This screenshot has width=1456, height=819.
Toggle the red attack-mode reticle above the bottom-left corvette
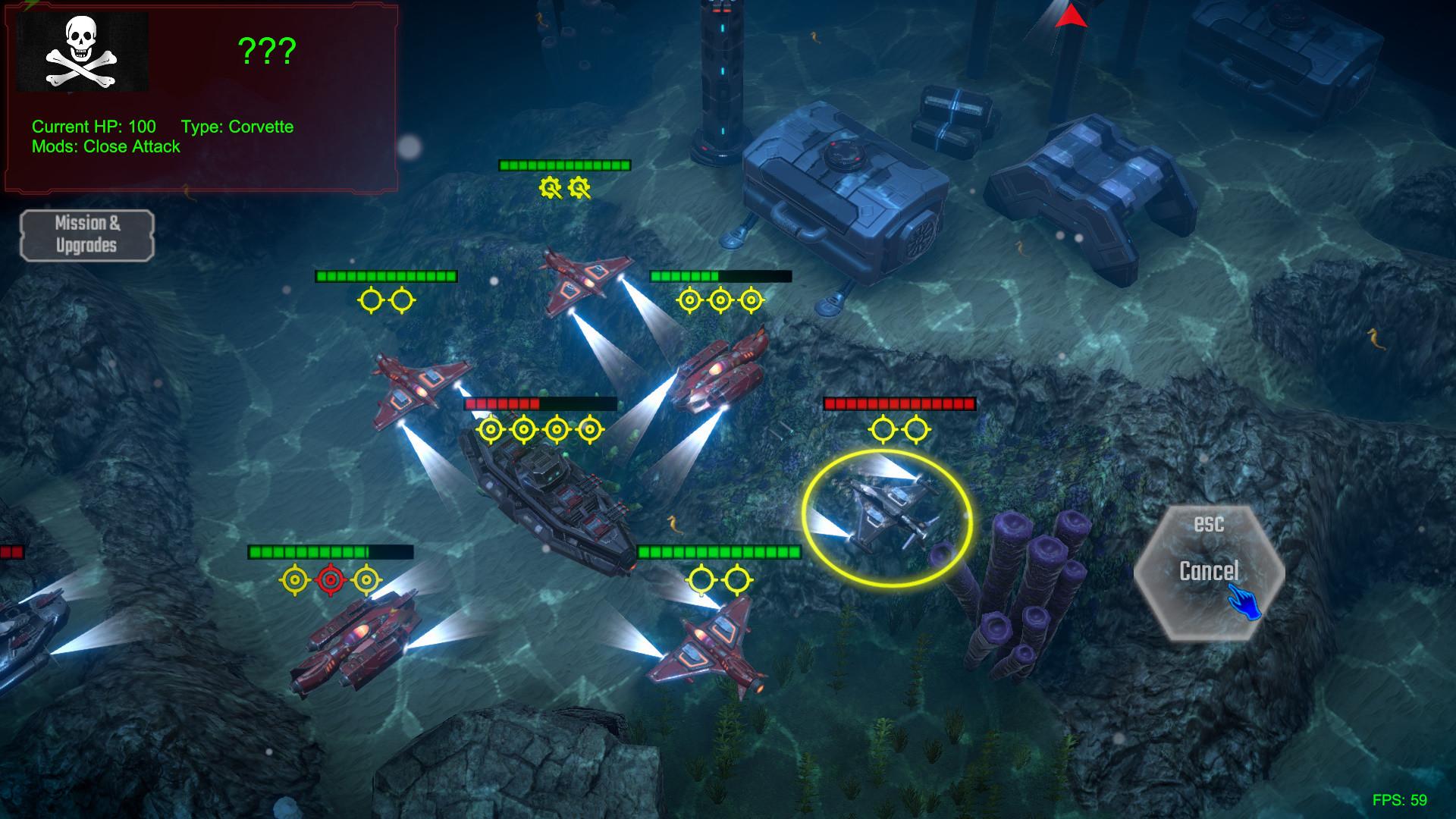coord(330,580)
